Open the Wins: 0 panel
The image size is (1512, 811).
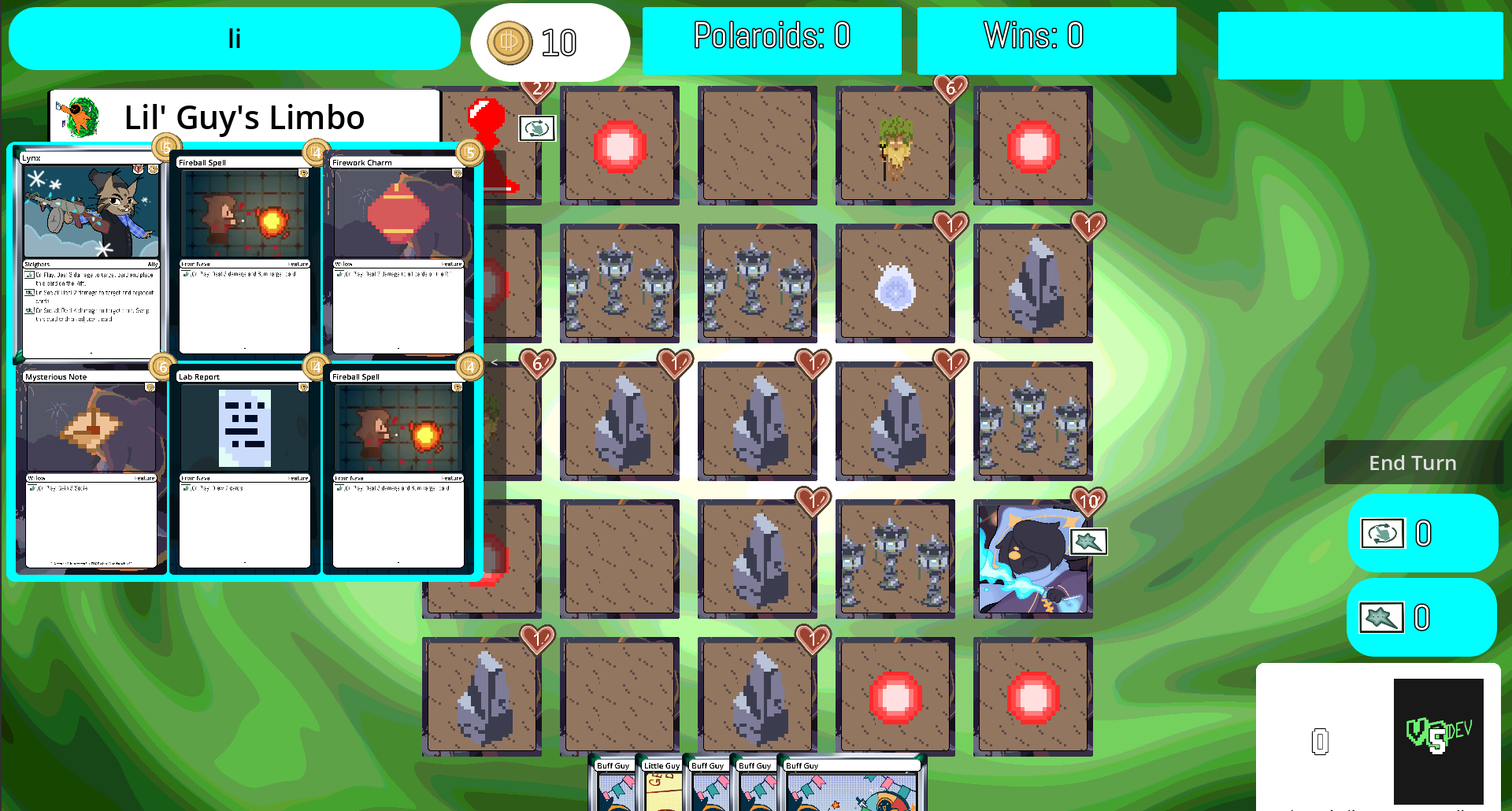coord(1046,36)
